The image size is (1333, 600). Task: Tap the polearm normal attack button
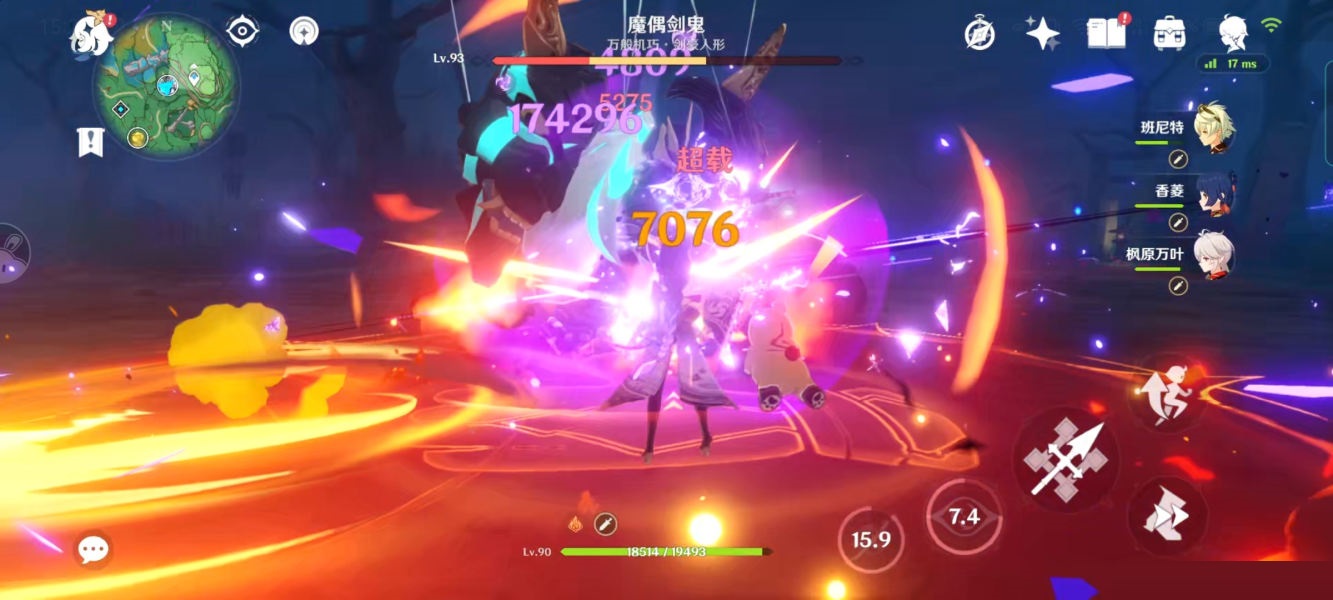(1063, 460)
